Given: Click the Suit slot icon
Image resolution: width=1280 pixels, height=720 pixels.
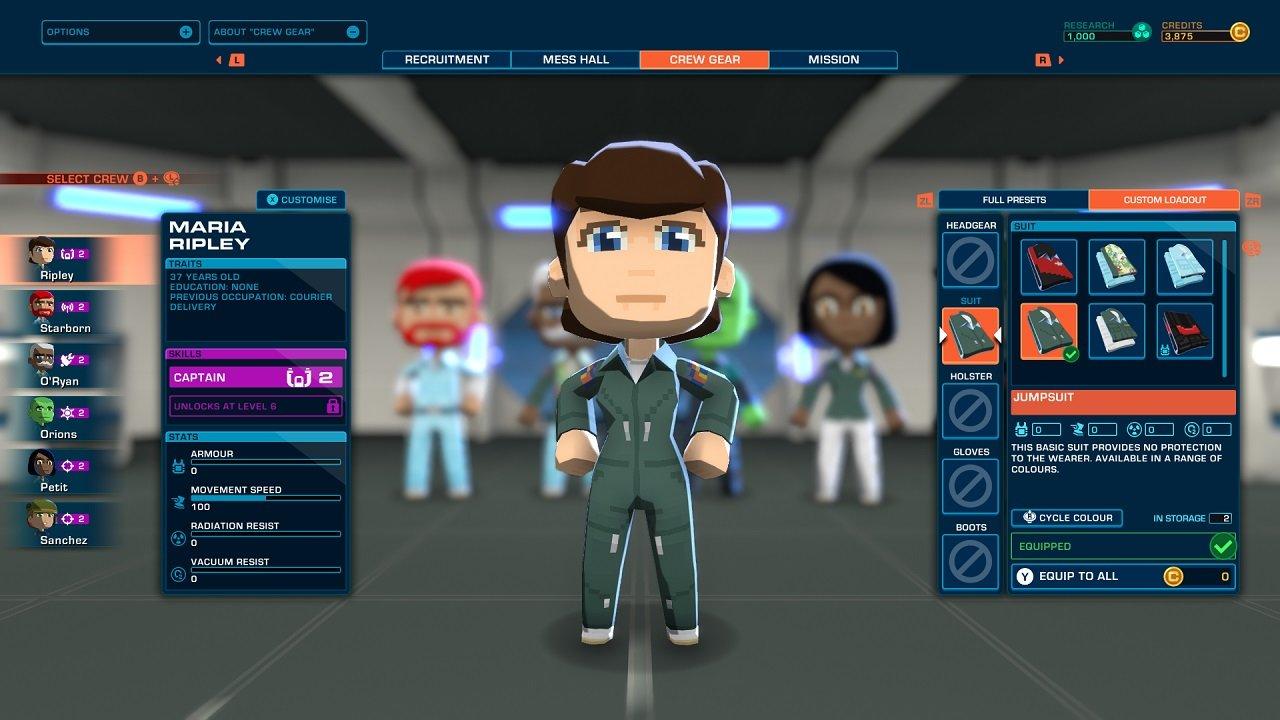Looking at the screenshot, I should (969, 335).
